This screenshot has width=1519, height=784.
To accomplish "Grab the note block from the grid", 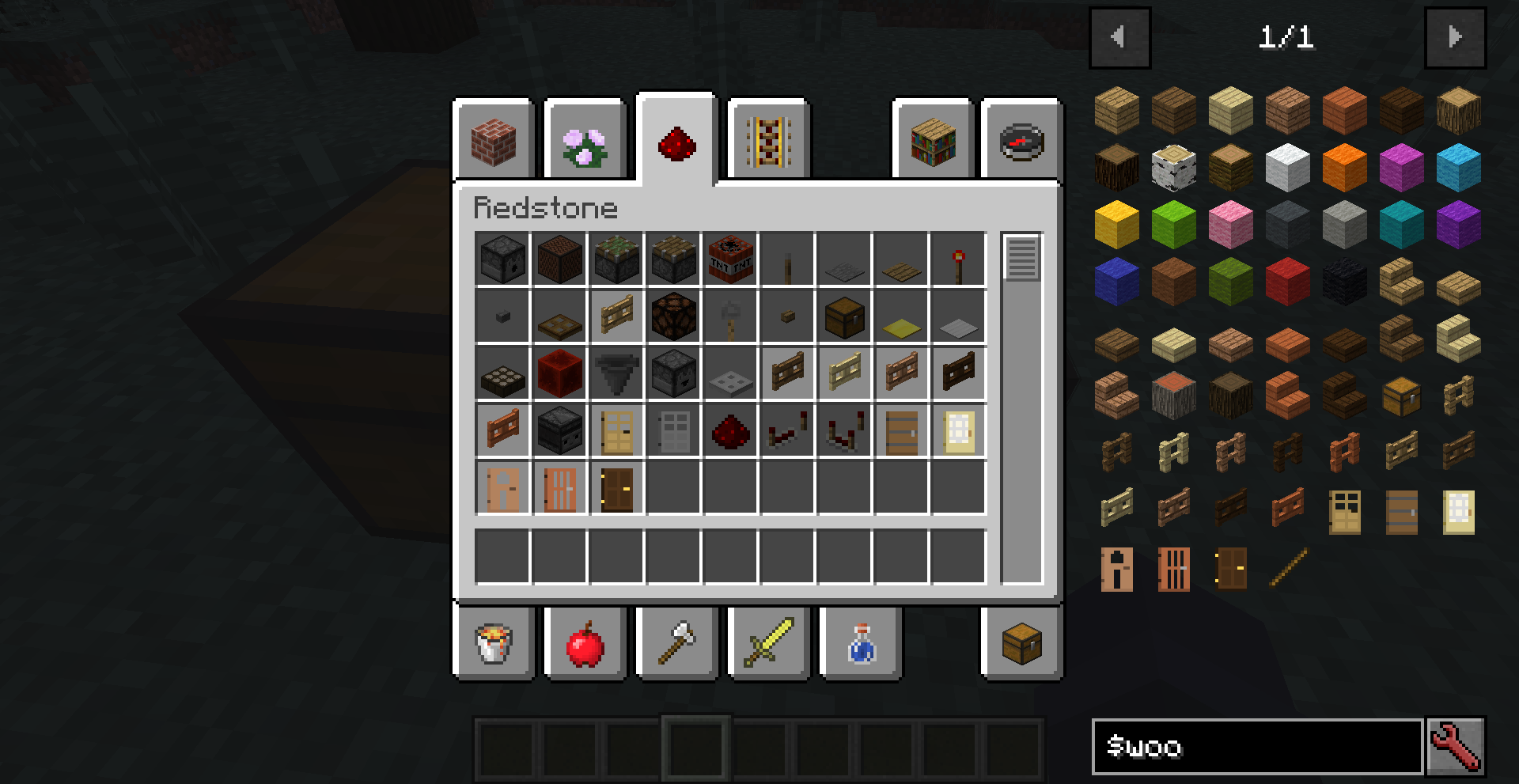I will tap(559, 258).
